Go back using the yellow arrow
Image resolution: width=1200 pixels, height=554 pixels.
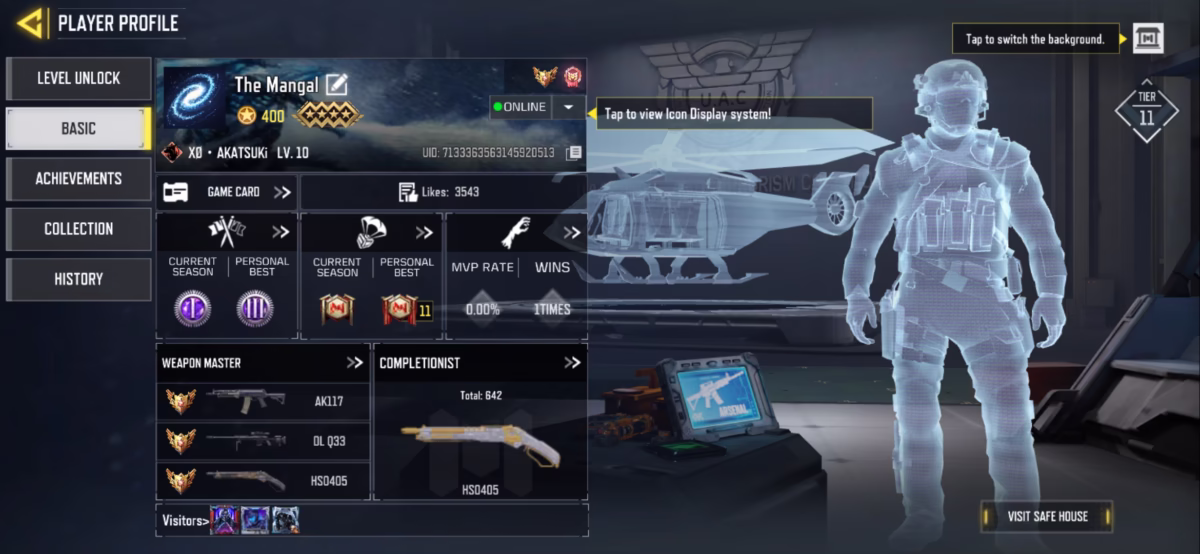point(30,22)
